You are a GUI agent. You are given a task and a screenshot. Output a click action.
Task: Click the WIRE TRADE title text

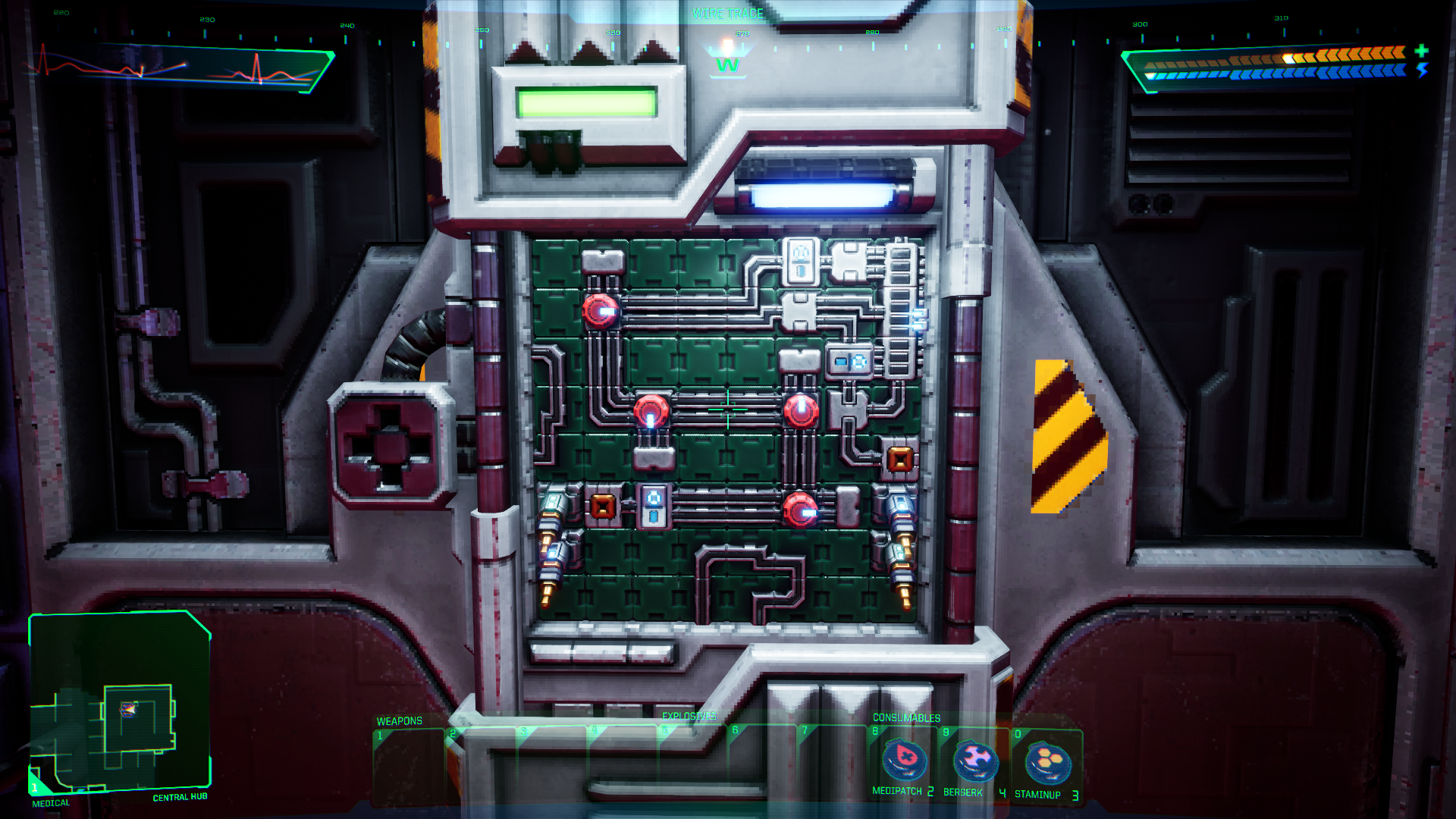(729, 13)
